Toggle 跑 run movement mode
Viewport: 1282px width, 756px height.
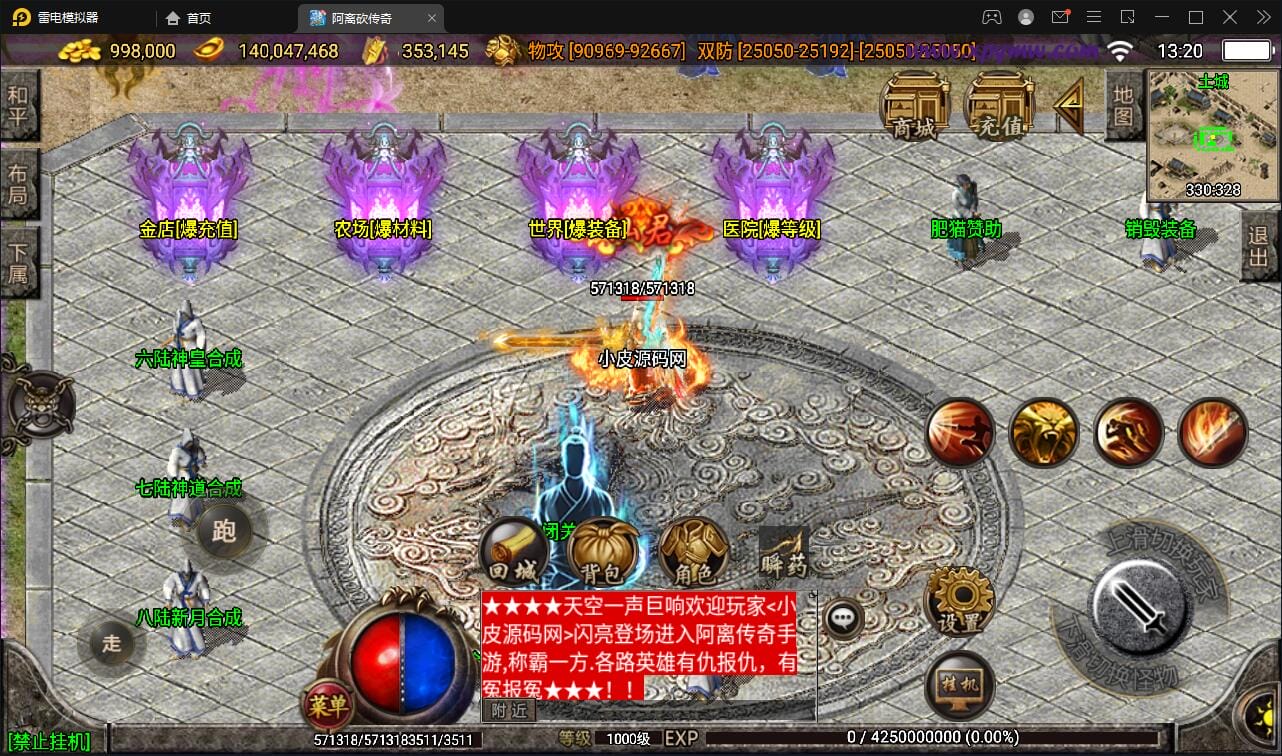(225, 531)
